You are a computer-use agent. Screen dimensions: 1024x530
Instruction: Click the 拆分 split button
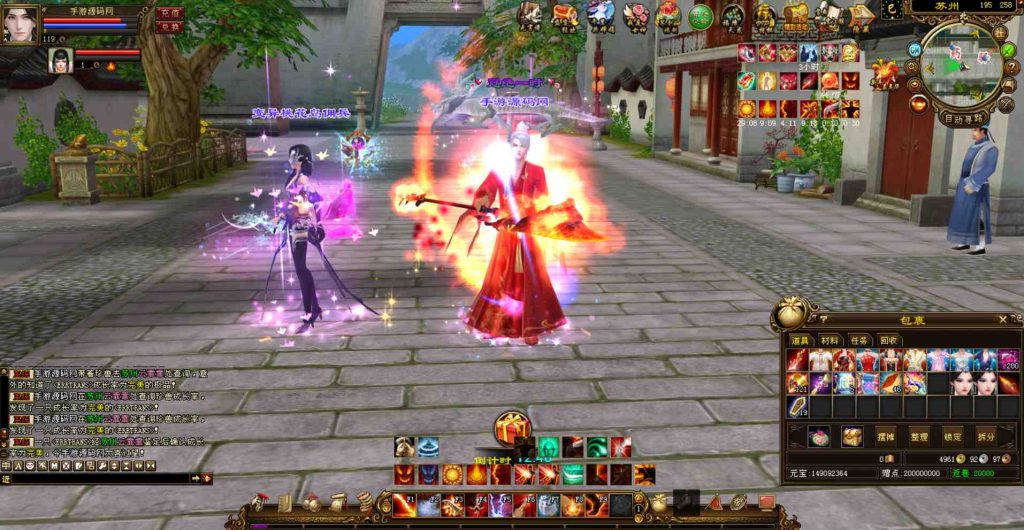pyautogui.click(x=986, y=437)
